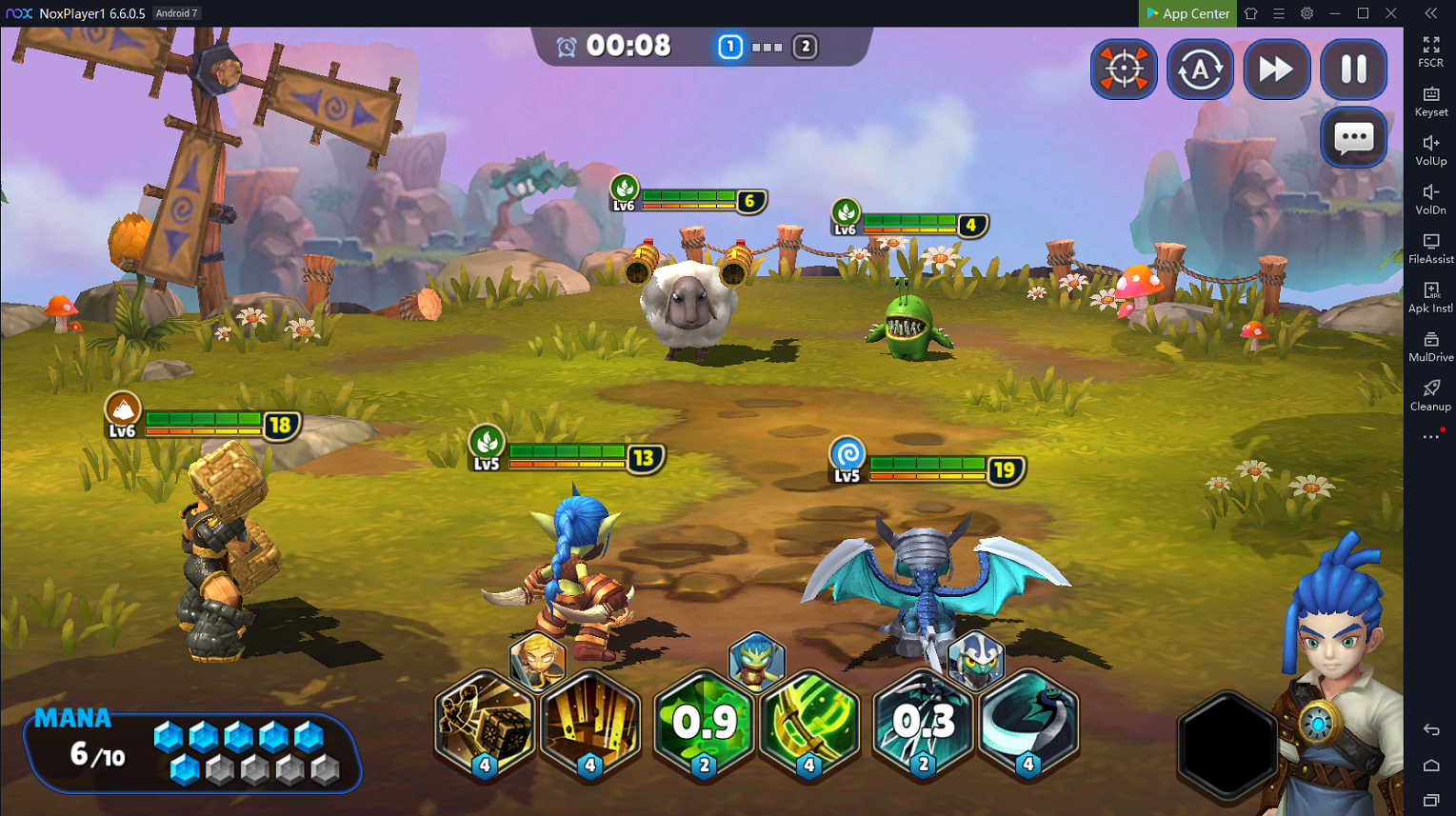Open Nox App Center
Viewport: 1456px width, 816px height.
pos(1187,13)
